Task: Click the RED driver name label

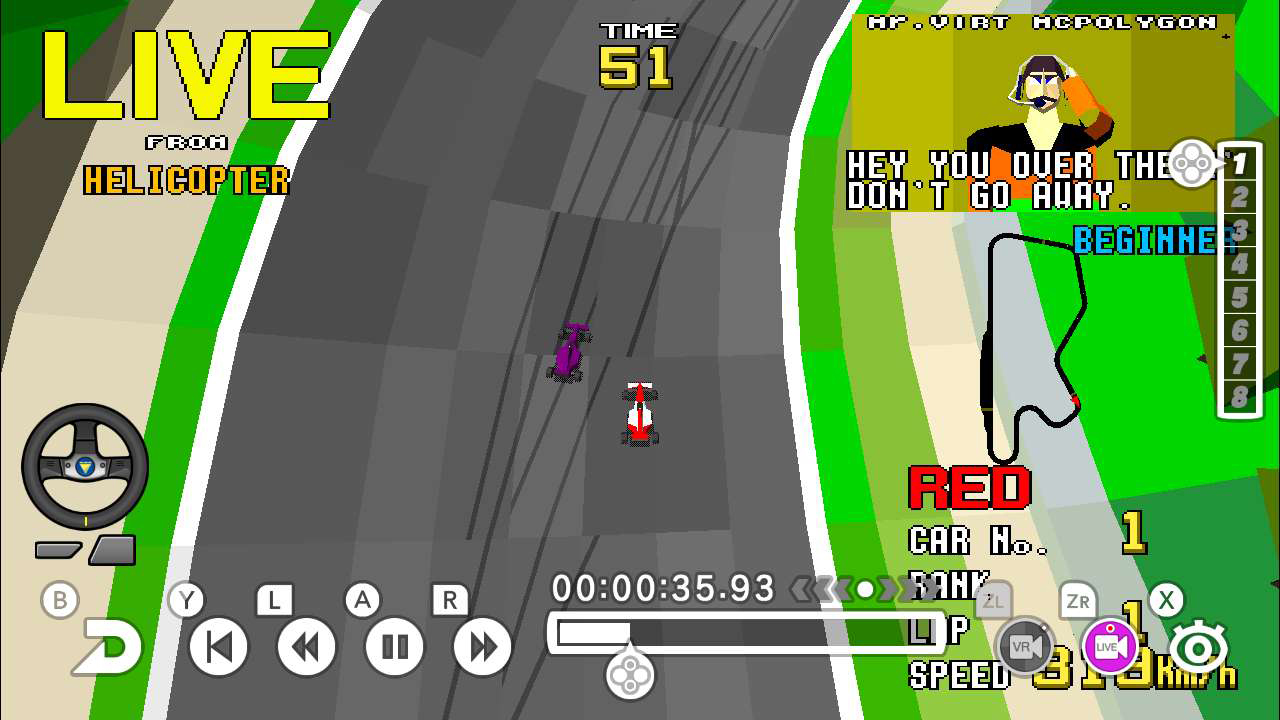Action: coord(968,487)
